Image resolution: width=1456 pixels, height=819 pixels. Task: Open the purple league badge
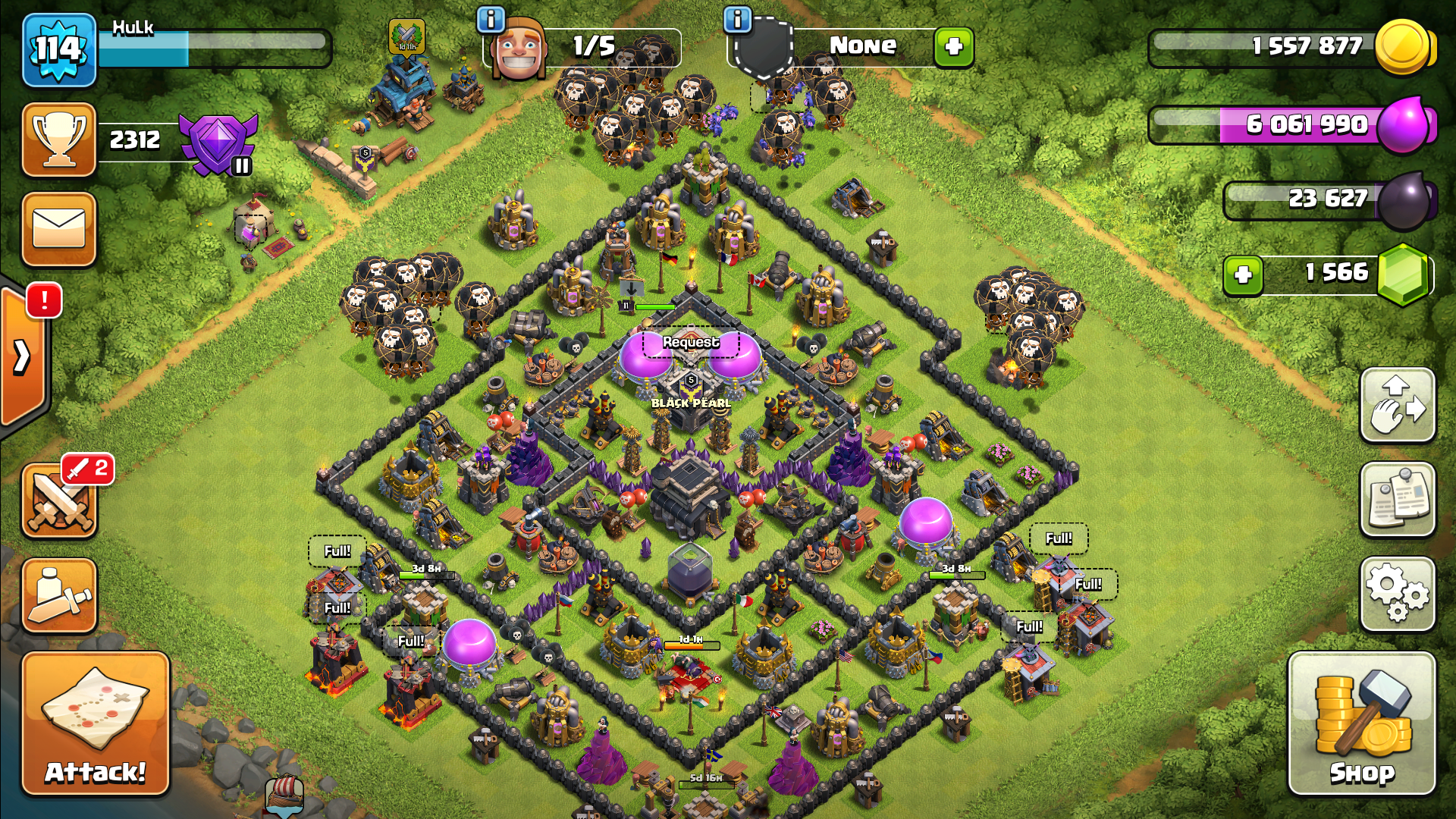click(218, 143)
